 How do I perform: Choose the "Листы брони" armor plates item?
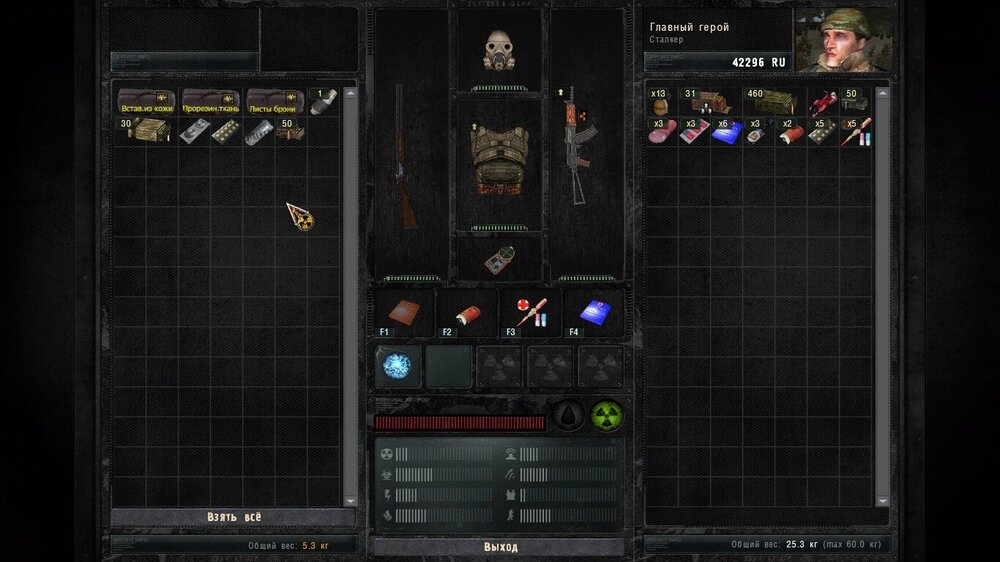coord(274,101)
